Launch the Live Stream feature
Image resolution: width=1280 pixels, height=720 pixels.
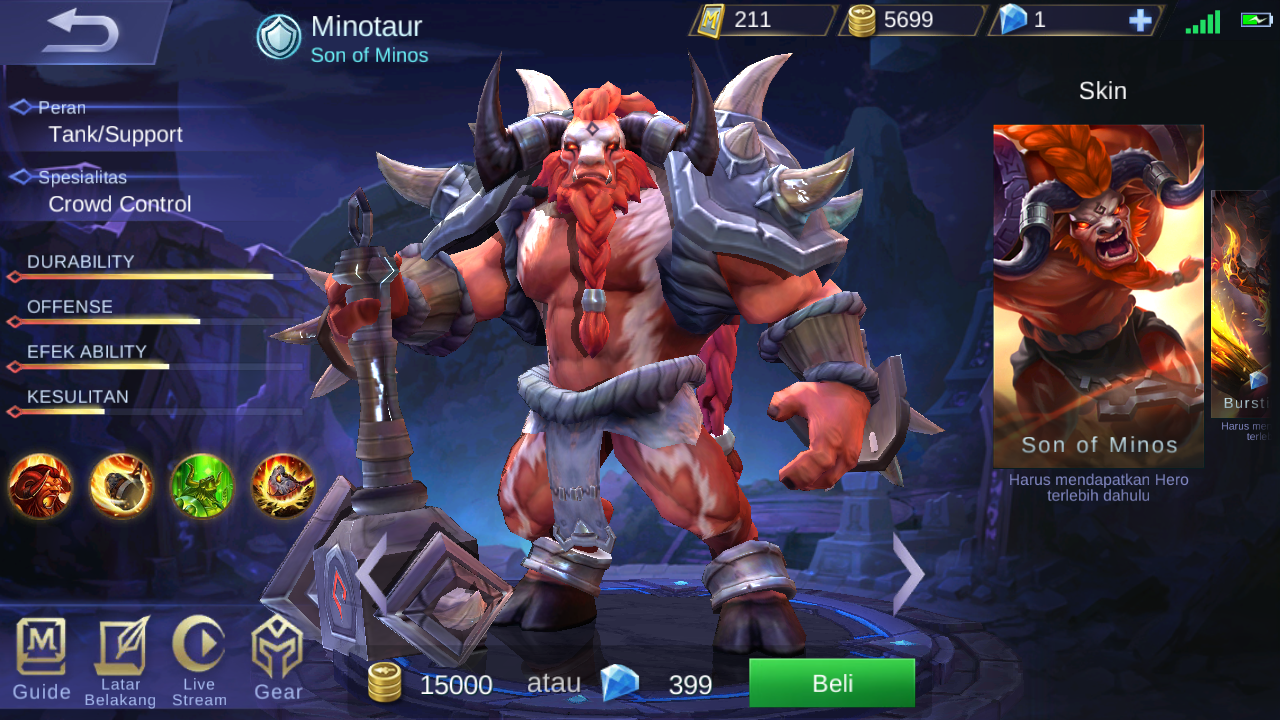[198, 660]
